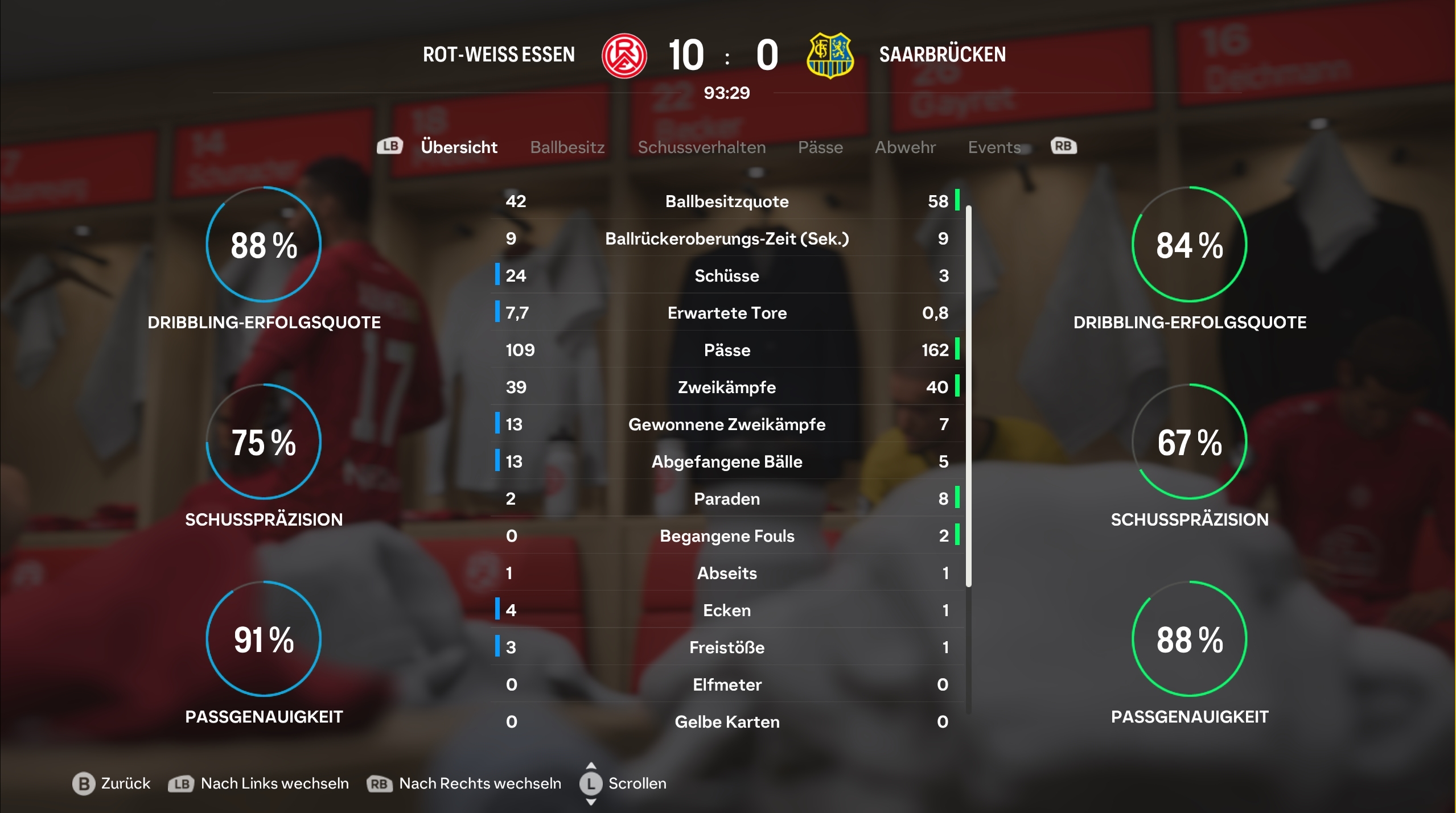
Task: Open the Schussverhalten tab
Action: point(701,147)
